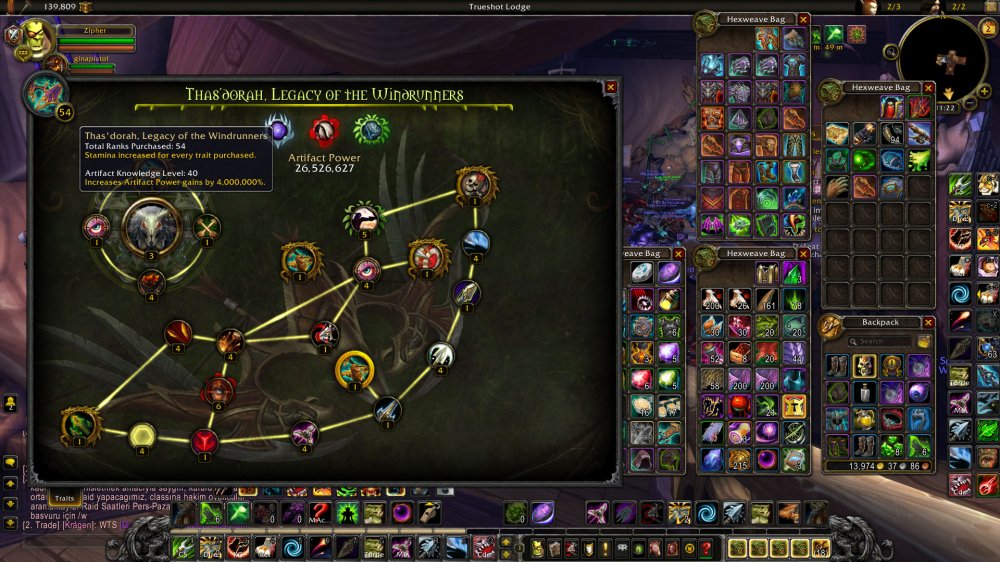This screenshot has width=1000, height=562.
Task: Click the crossed arrows trait near the wolf
Action: pos(207,227)
